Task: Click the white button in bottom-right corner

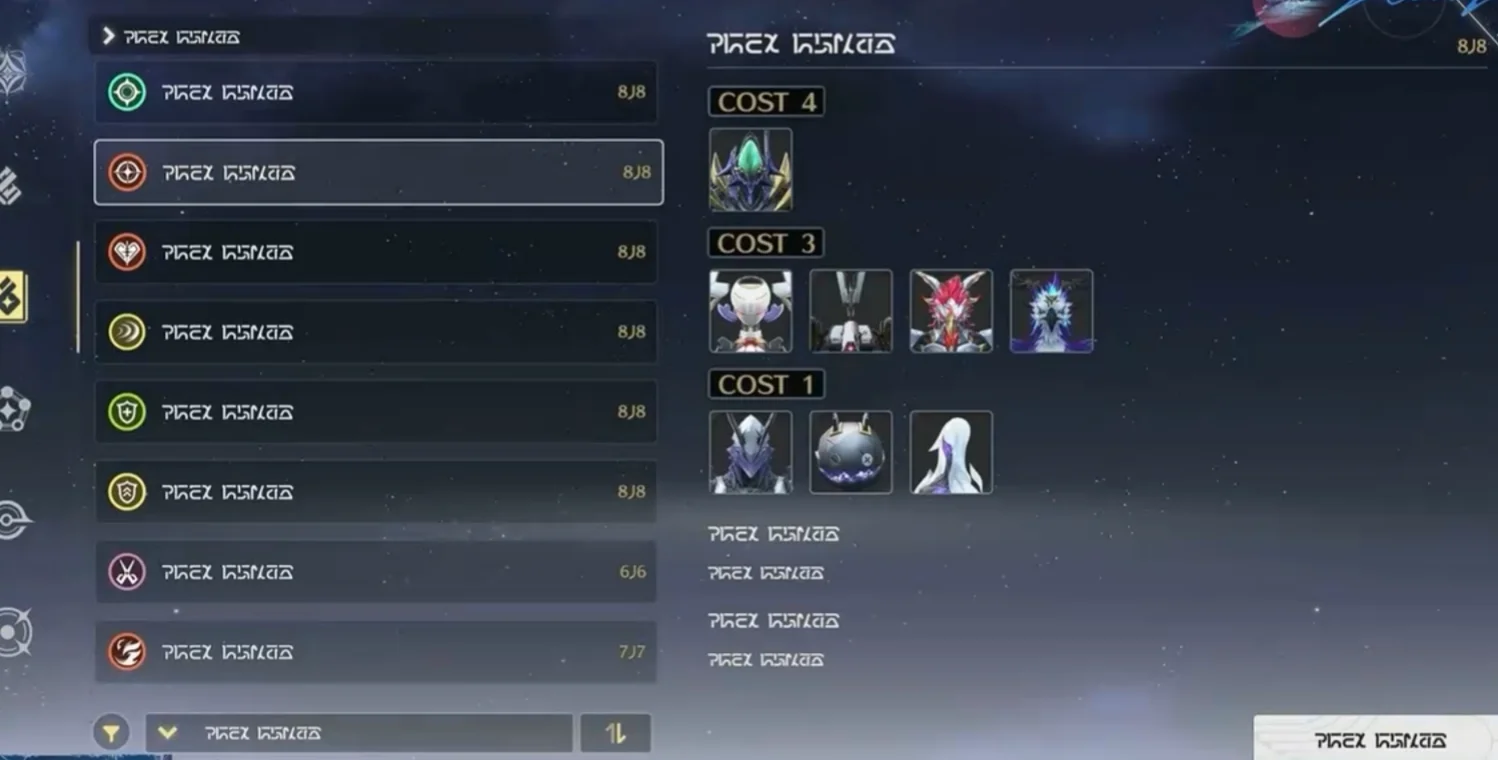Action: [1378, 740]
